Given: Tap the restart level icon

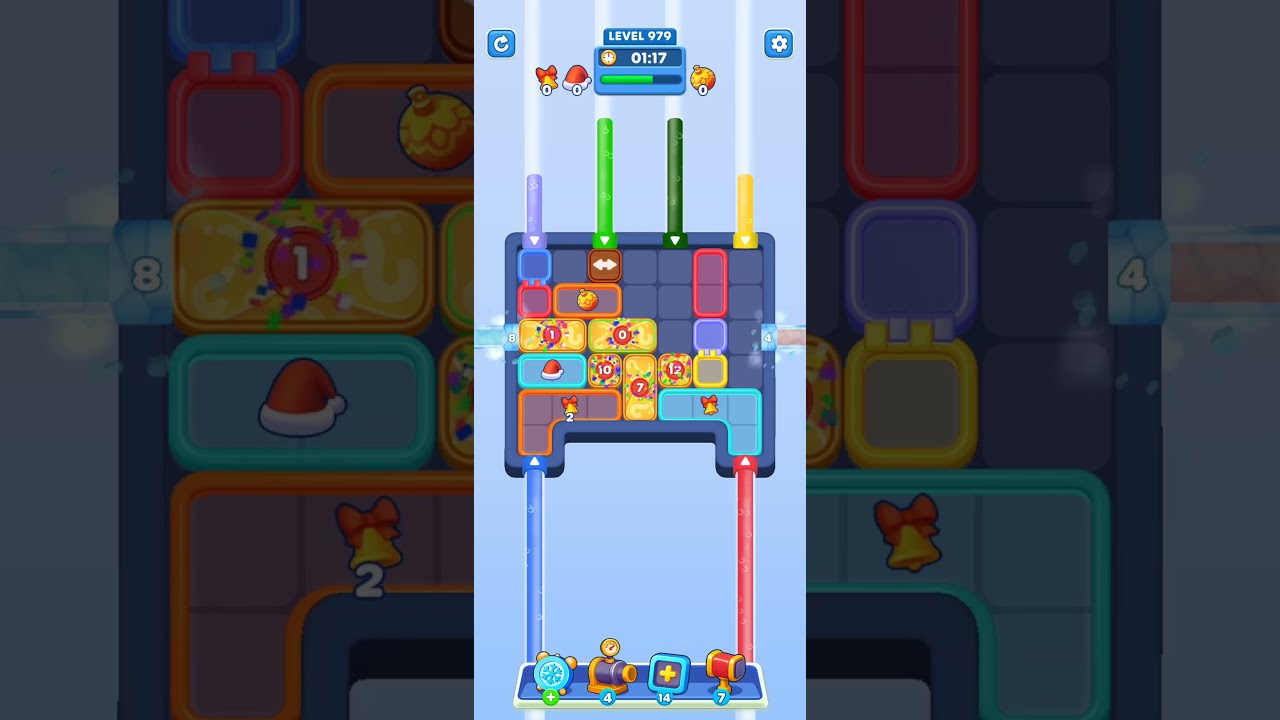Looking at the screenshot, I should coord(501,44).
